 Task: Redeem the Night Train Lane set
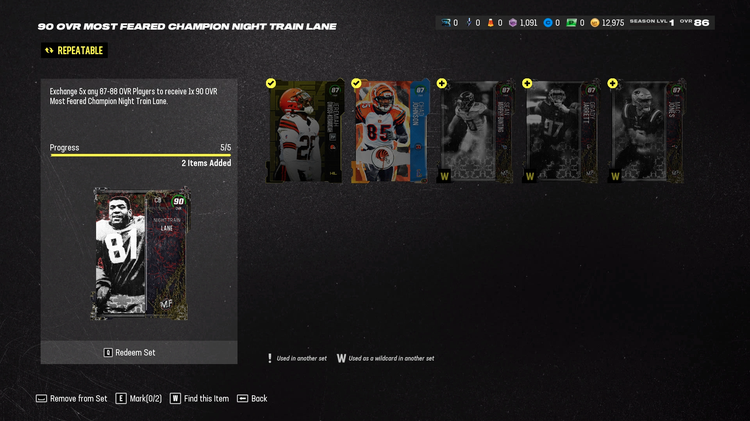[x=139, y=352]
